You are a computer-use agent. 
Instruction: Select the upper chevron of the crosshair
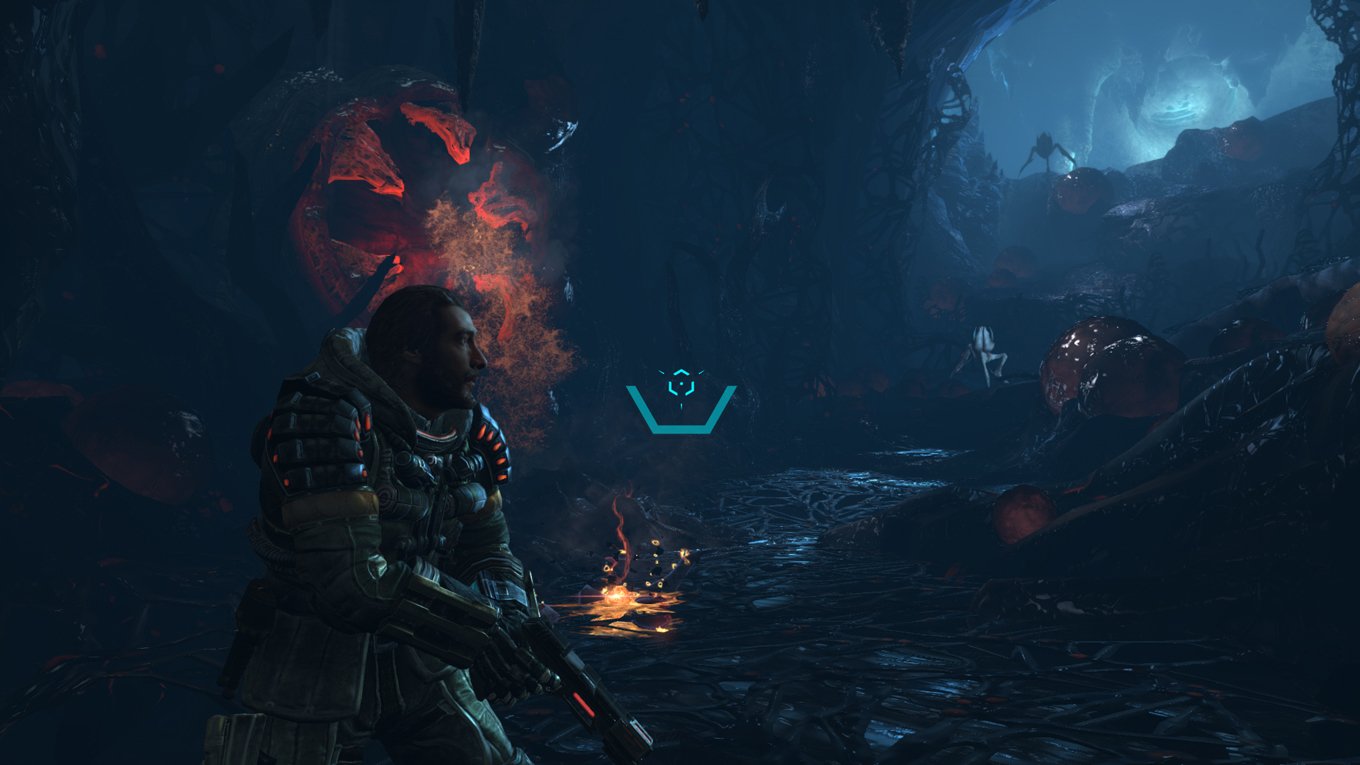[681, 372]
